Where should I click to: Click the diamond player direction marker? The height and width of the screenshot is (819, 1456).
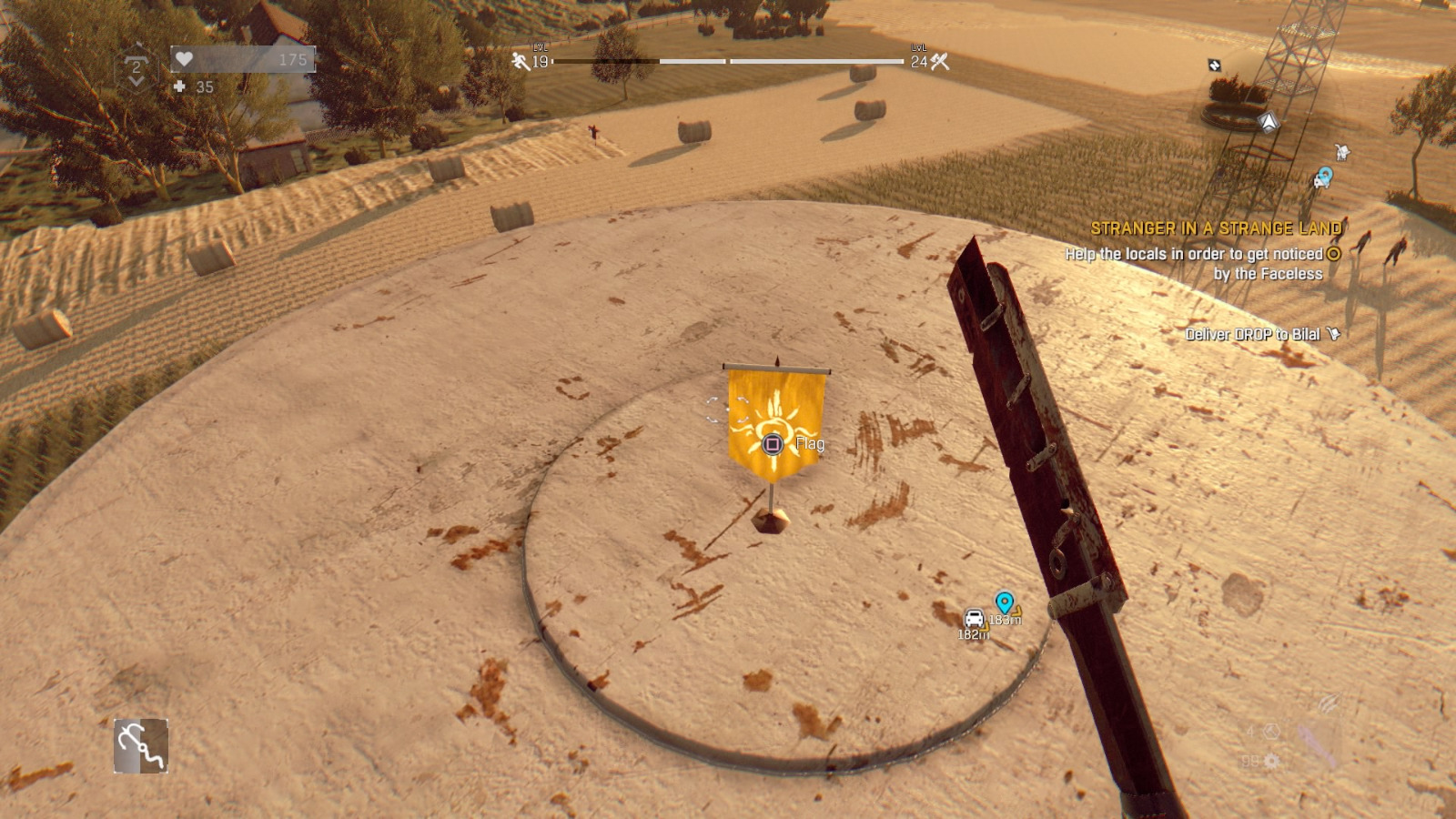(x=1269, y=121)
